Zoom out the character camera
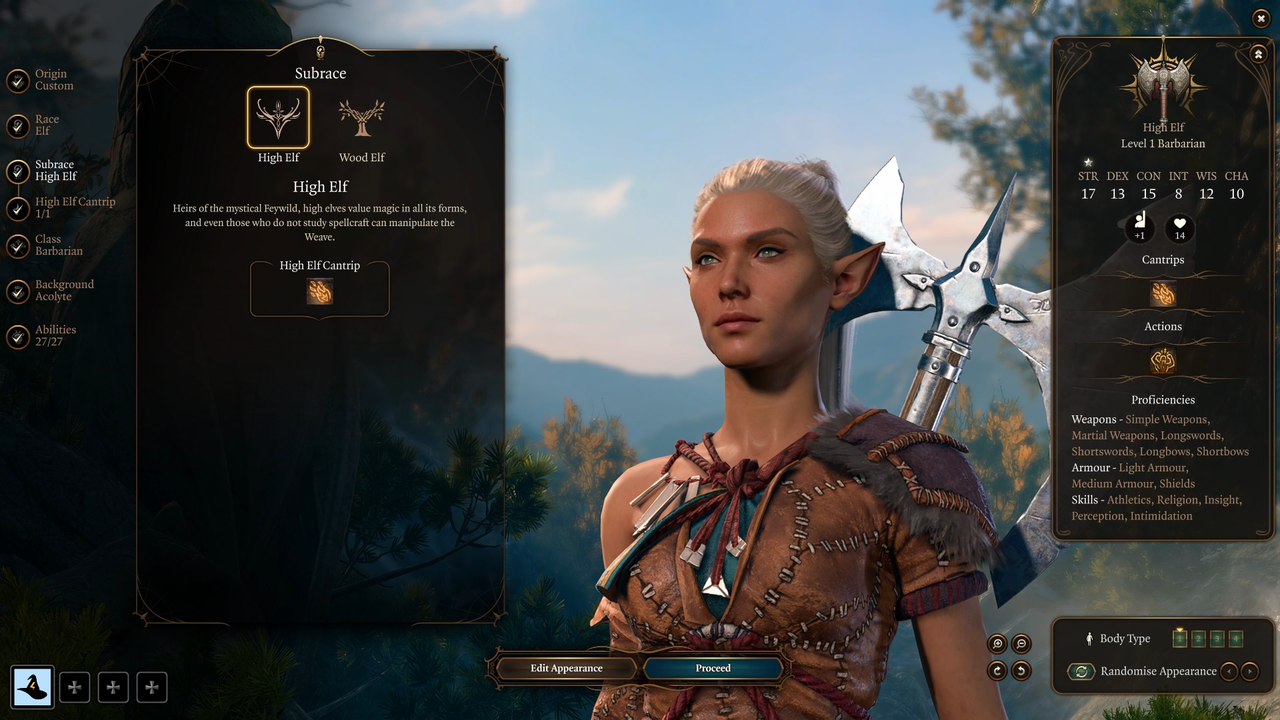The image size is (1280, 720). pyautogui.click(x=1021, y=644)
